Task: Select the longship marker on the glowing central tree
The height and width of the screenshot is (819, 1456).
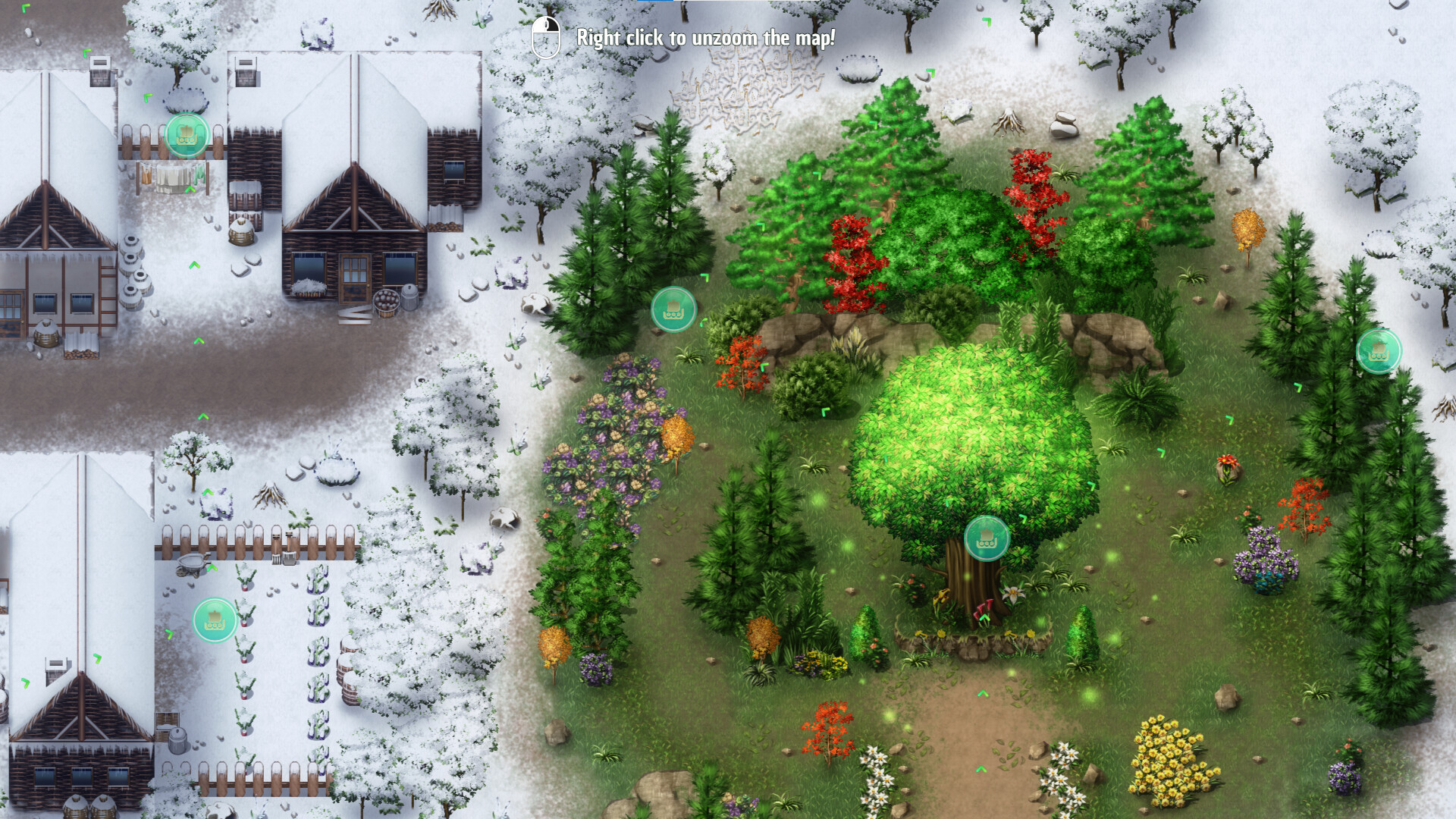Action: coord(987,540)
